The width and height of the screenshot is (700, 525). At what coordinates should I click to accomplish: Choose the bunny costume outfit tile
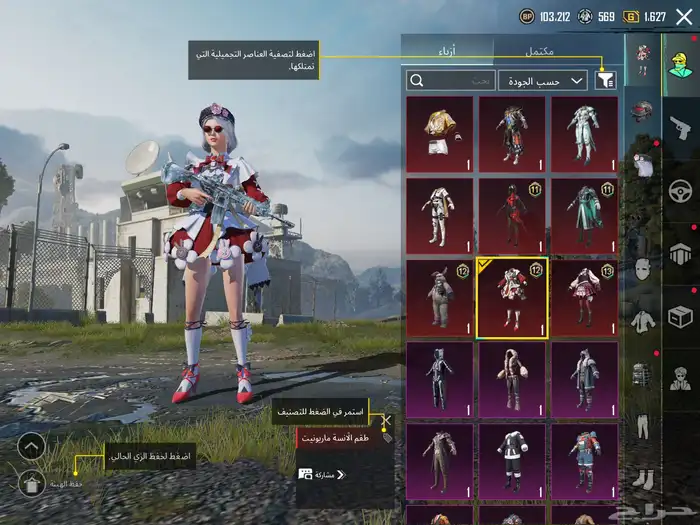439,298
